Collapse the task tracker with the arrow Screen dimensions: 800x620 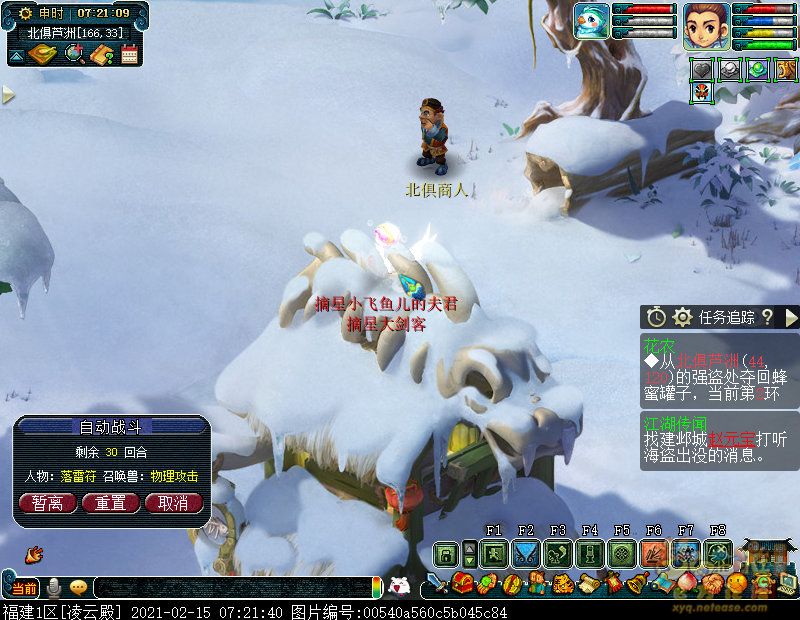(791, 317)
